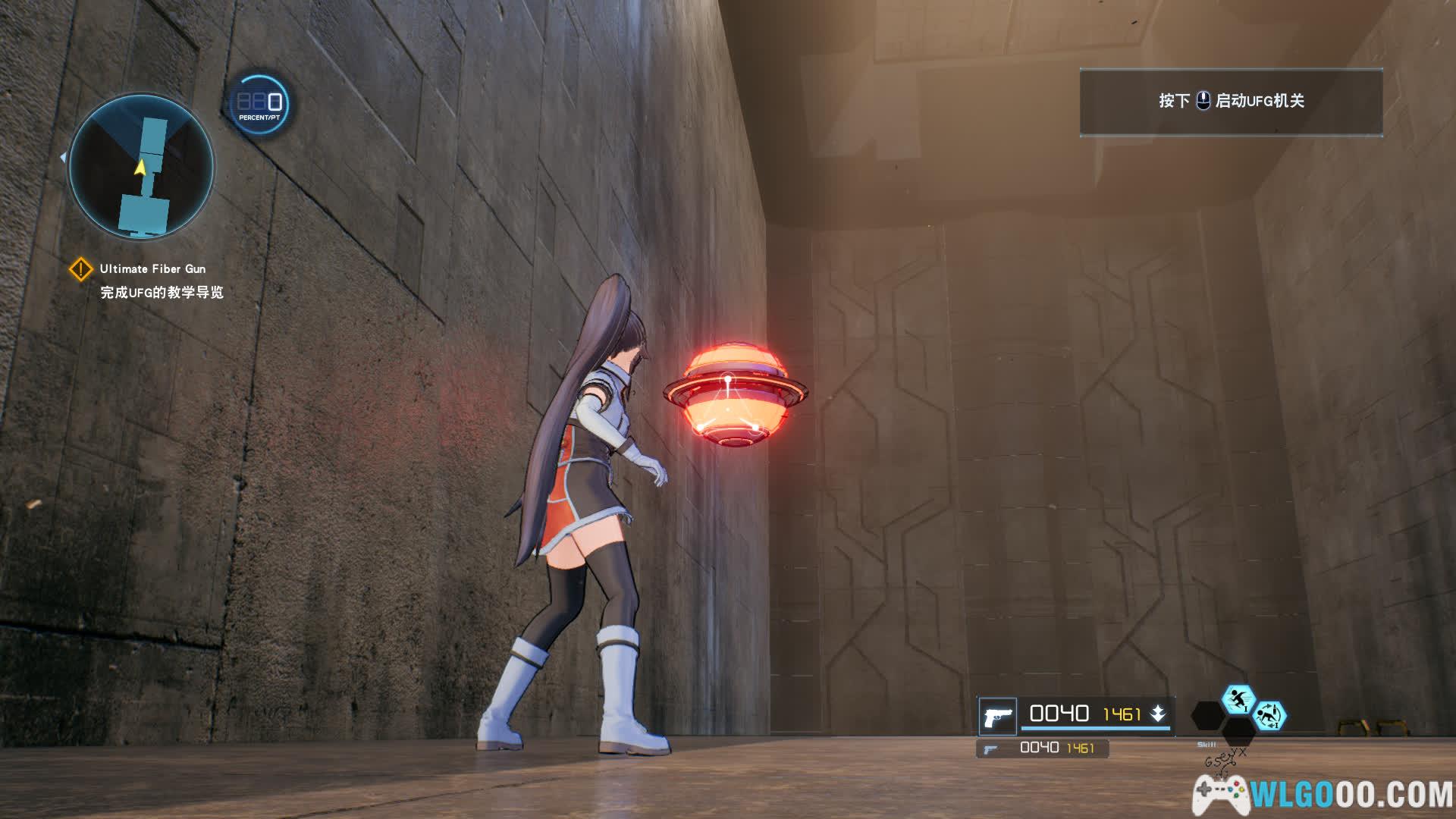Switch to the secondary pistol weapon row
Image resolution: width=1456 pixels, height=819 pixels.
point(1042,748)
